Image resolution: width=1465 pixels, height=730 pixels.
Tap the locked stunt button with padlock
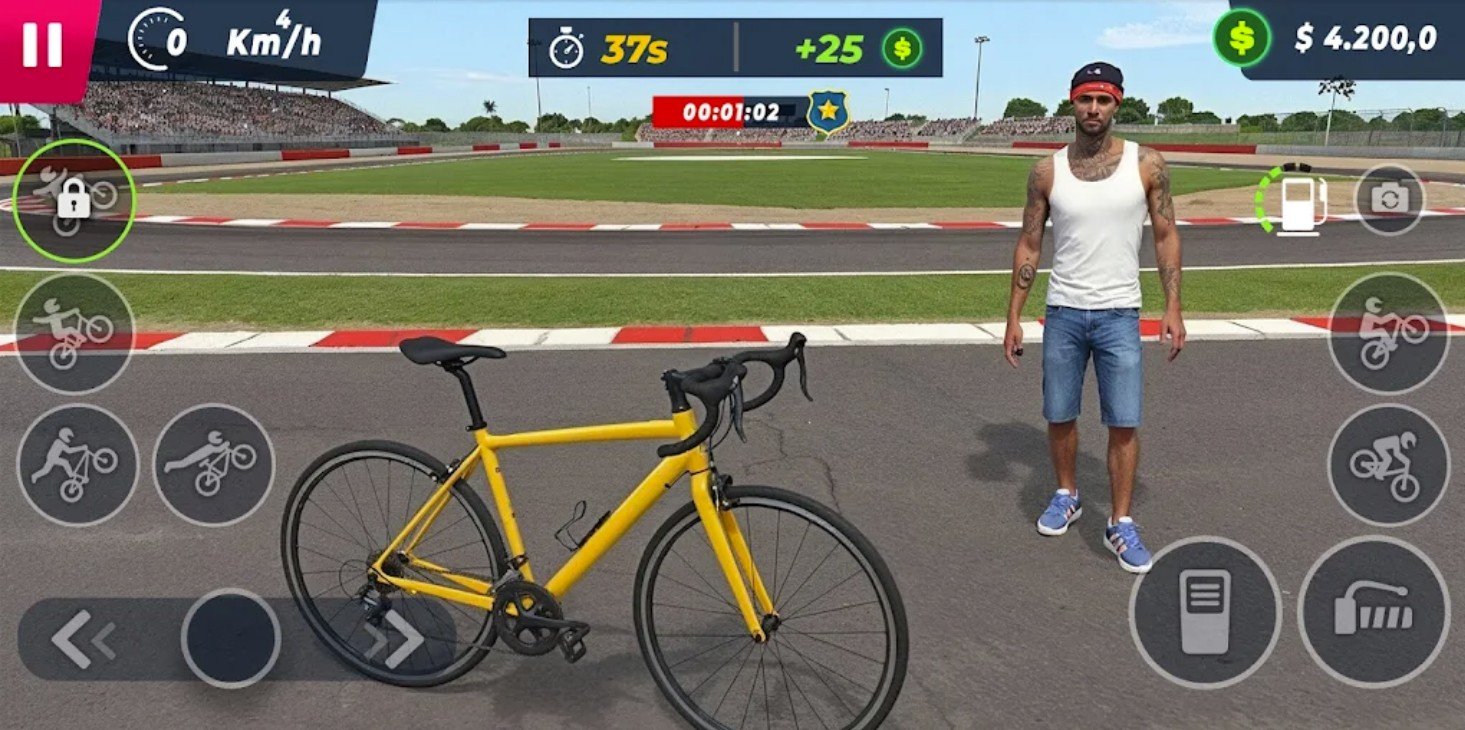(73, 201)
